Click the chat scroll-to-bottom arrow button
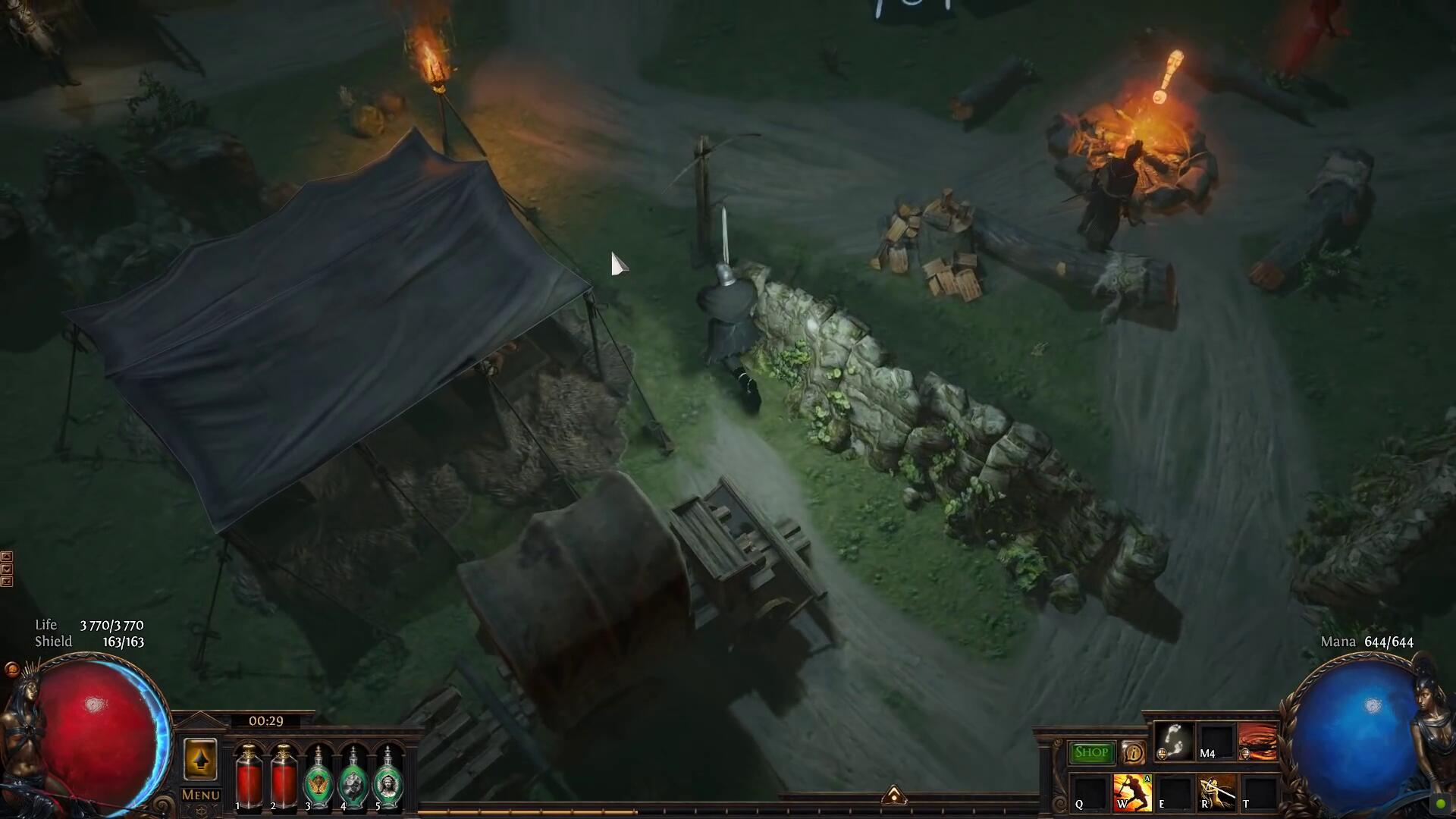 [x=7, y=582]
